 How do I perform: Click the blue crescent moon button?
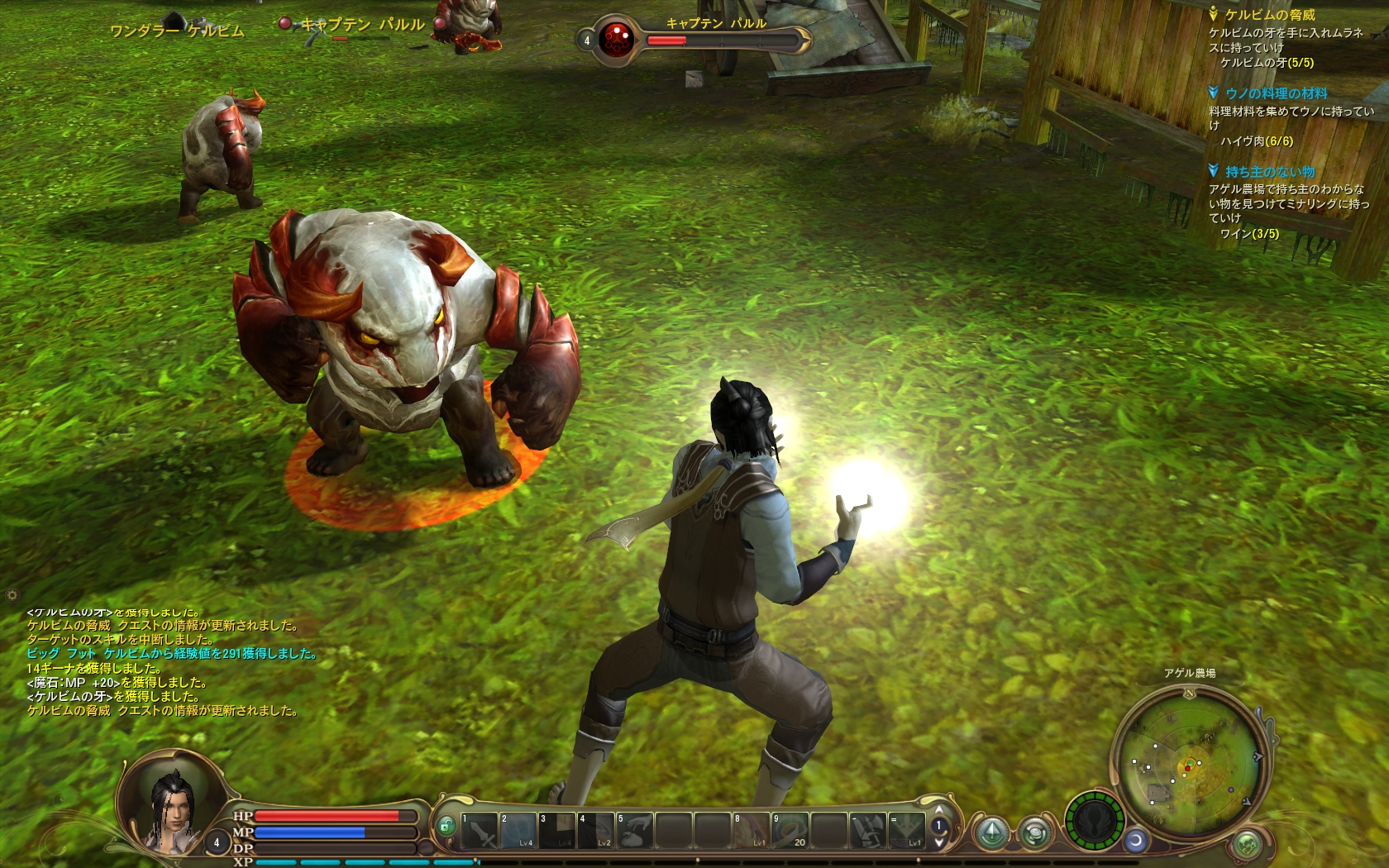coord(1137,841)
